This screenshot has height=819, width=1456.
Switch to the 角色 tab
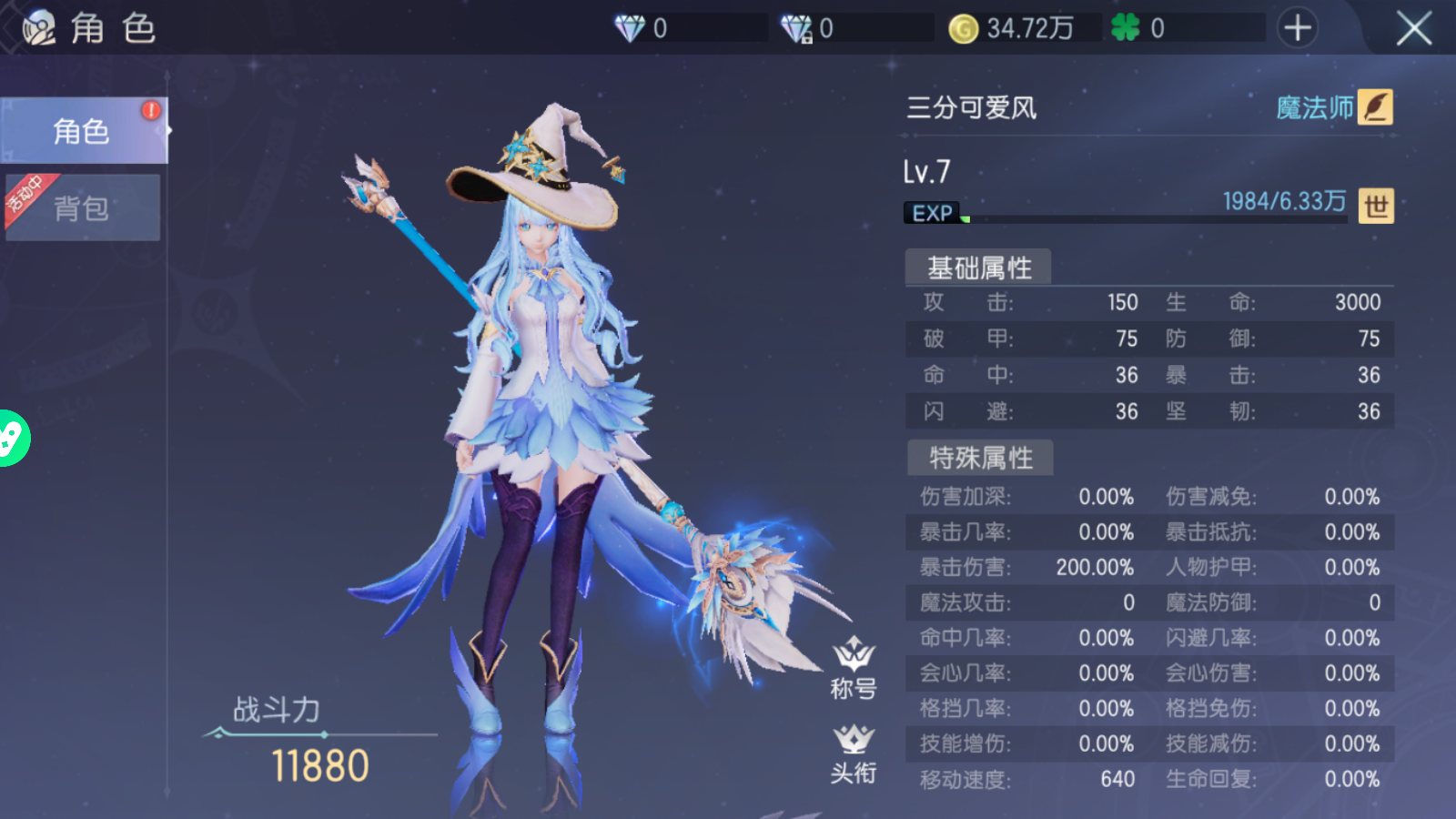[82, 131]
